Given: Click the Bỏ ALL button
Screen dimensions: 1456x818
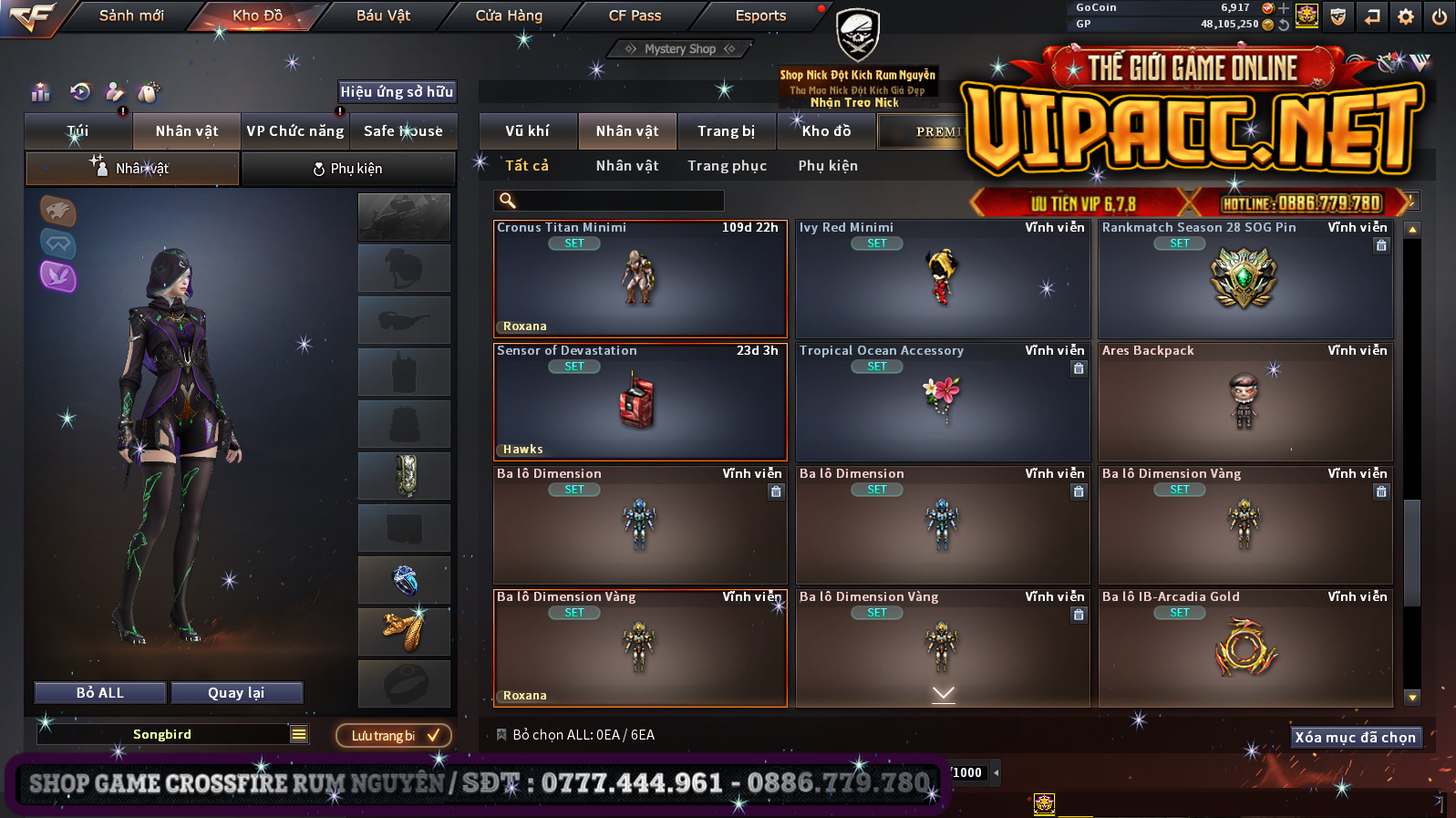Looking at the screenshot, I should point(100,693).
